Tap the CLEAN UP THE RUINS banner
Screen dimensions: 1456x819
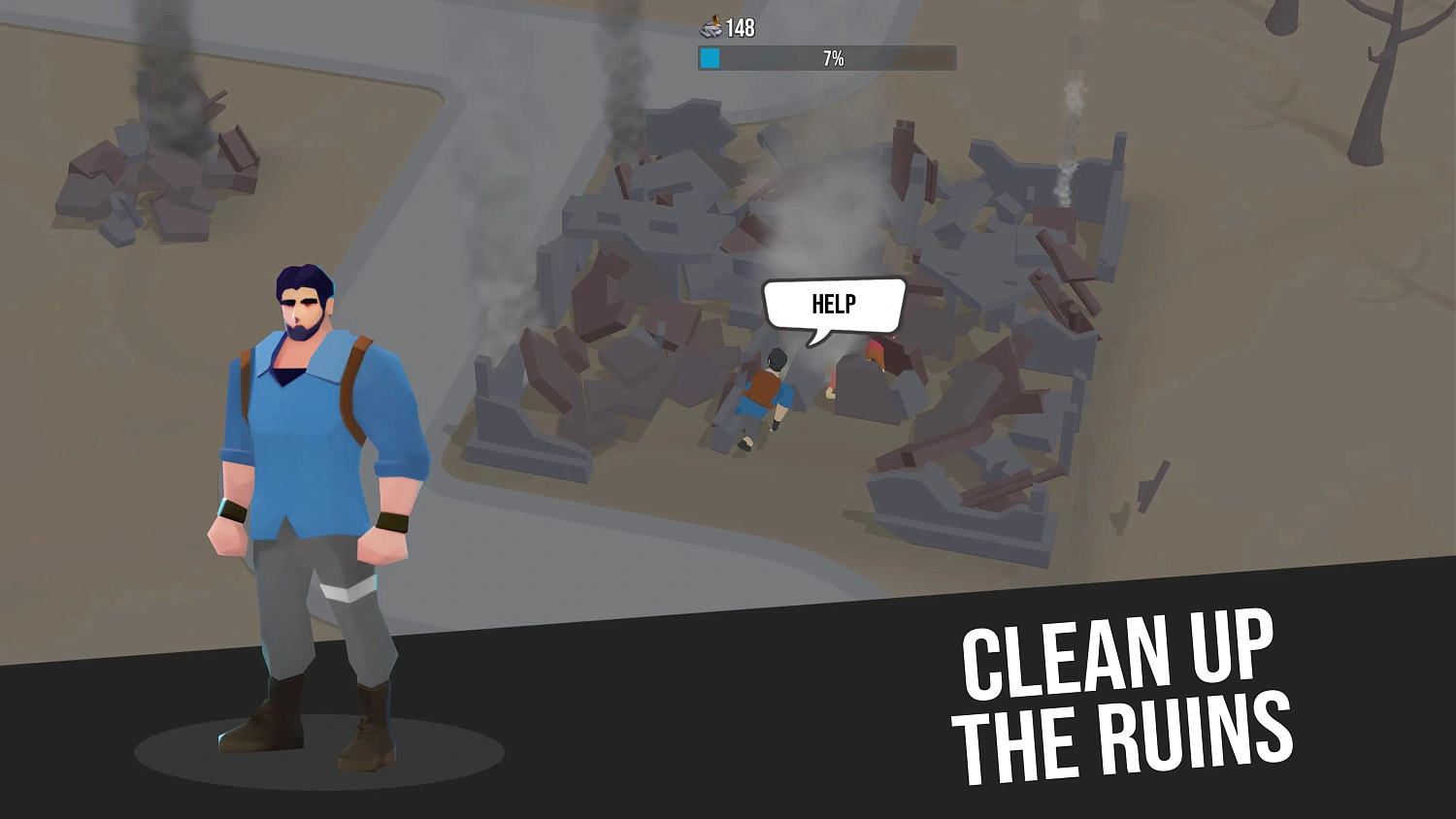click(x=1126, y=689)
